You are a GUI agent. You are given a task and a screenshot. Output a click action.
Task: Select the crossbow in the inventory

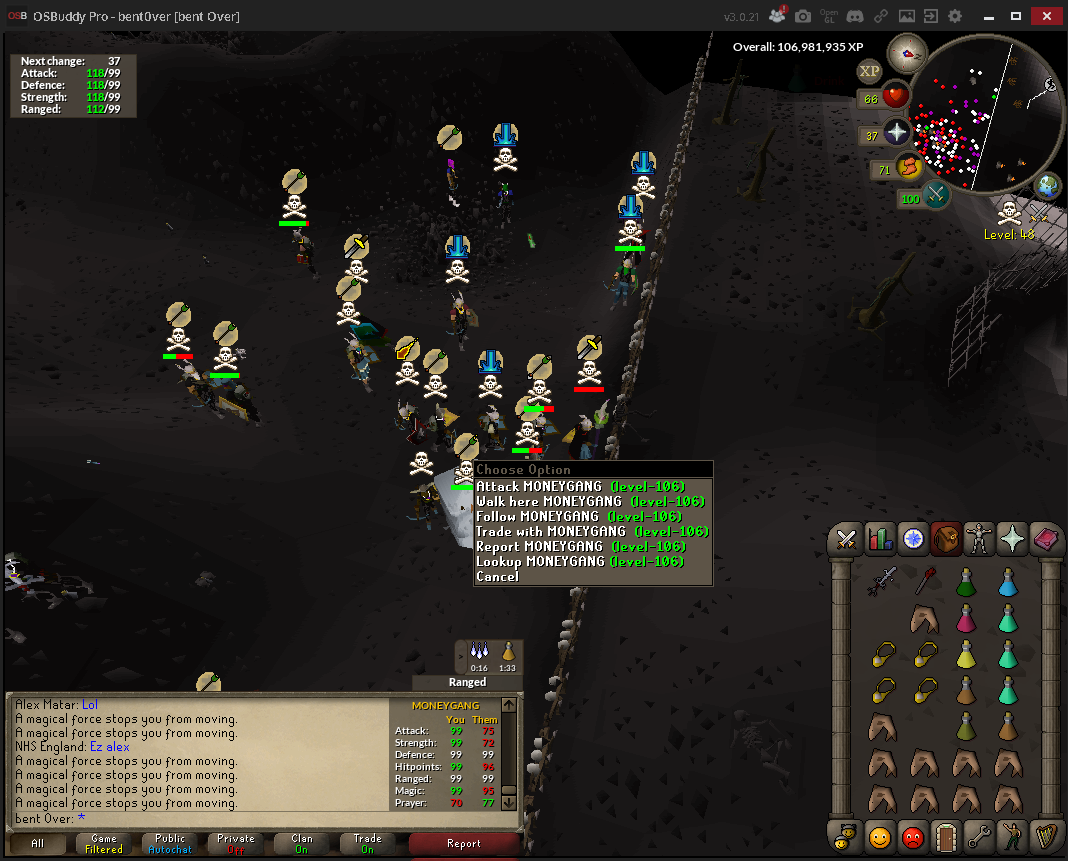[886, 581]
